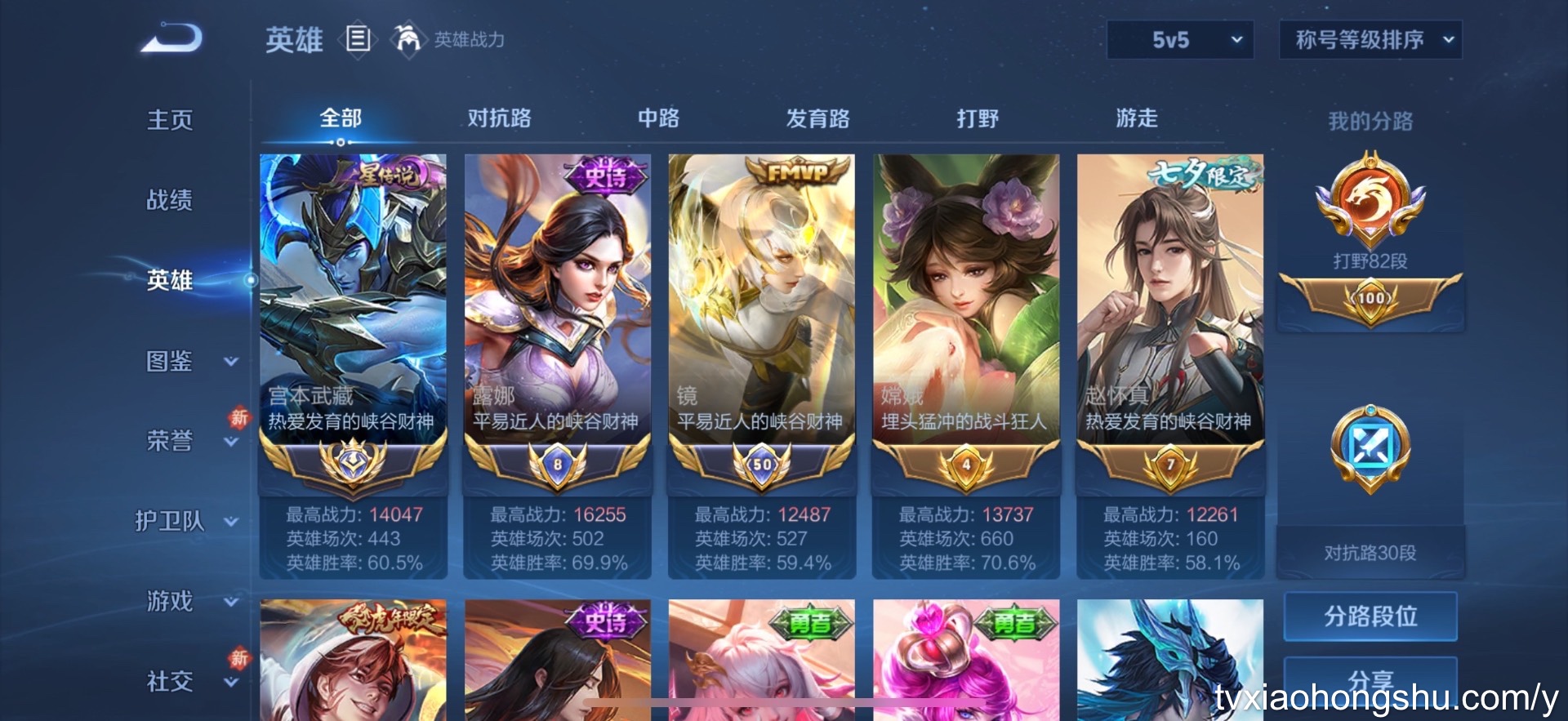Expand the 护卫队 sidebar section
The image size is (1568, 721).
pyautogui.click(x=169, y=521)
